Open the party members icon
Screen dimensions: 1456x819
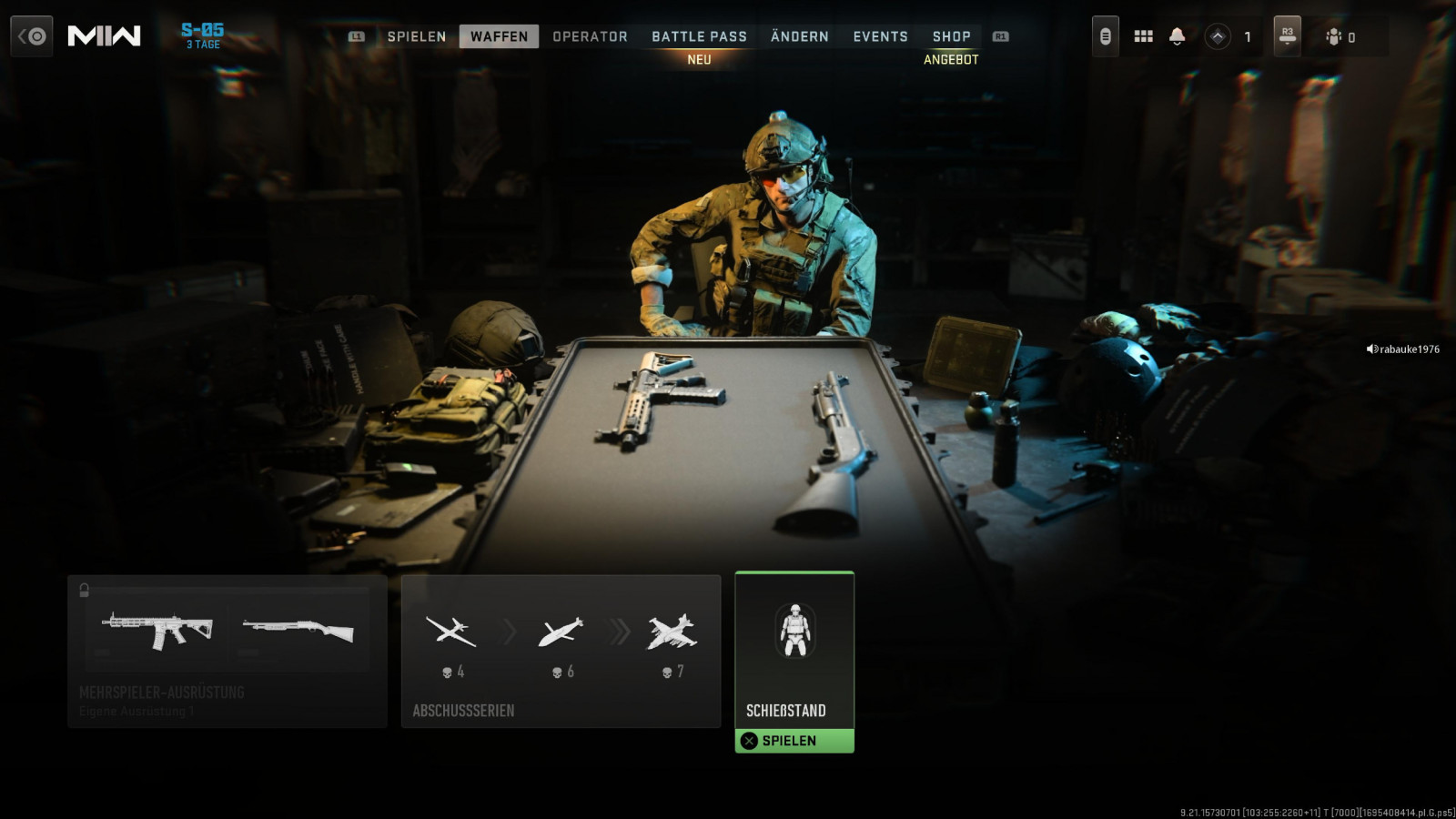(1334, 36)
